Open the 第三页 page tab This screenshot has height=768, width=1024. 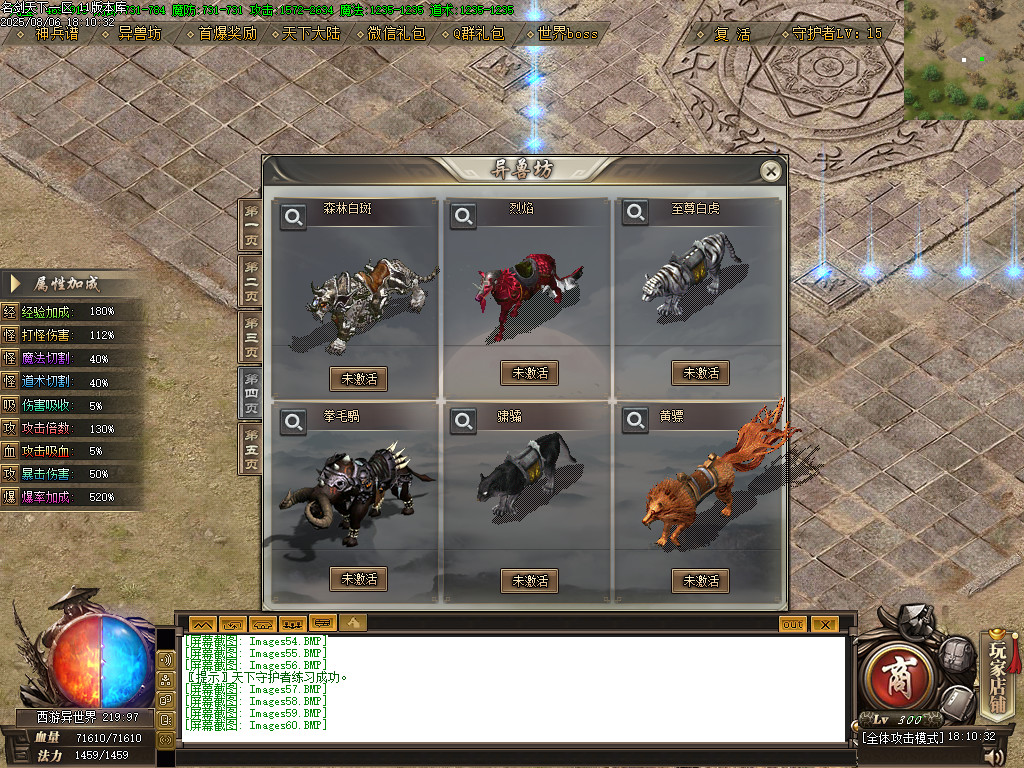coord(250,336)
